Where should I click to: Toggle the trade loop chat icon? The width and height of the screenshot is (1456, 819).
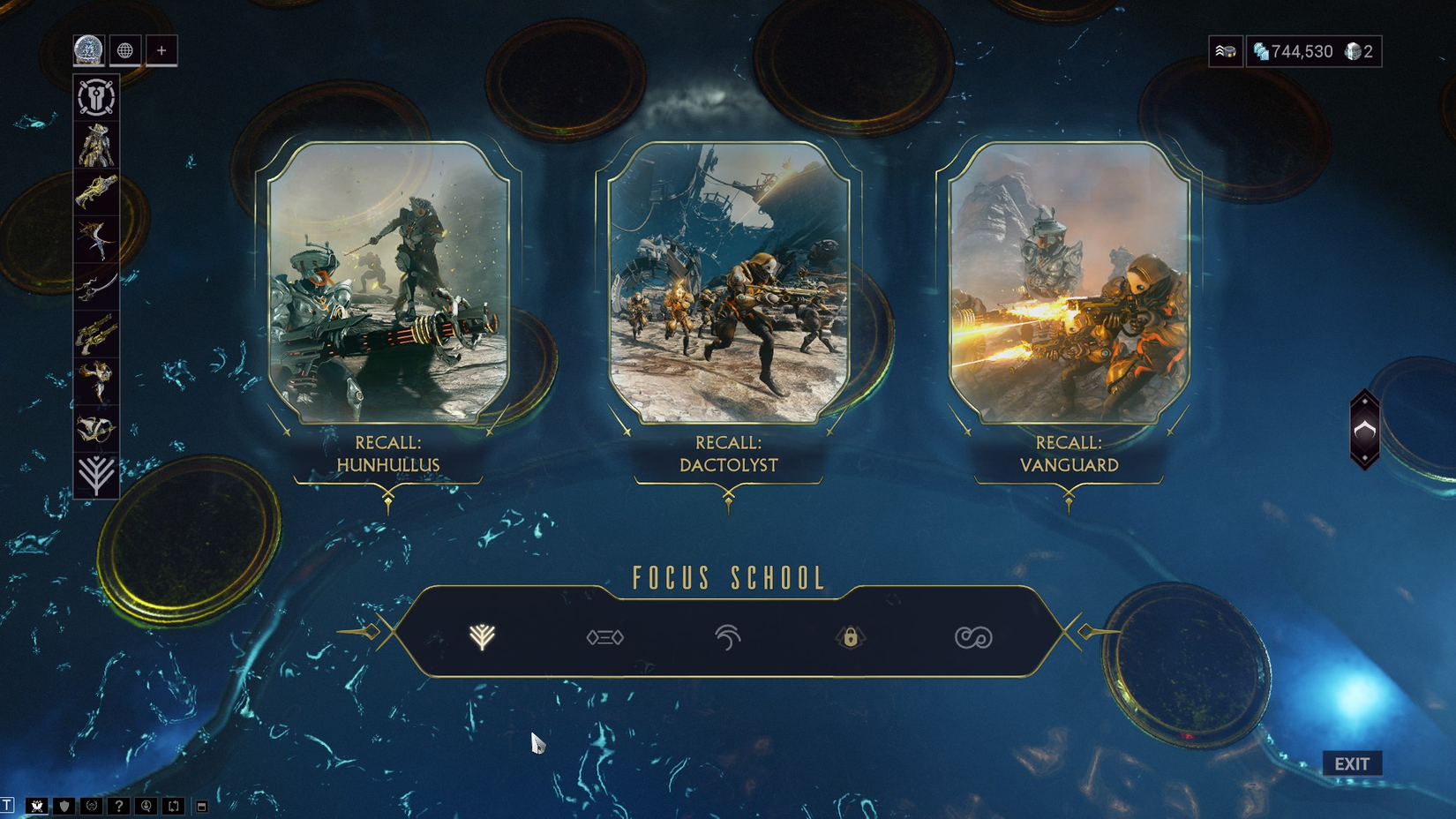174,806
